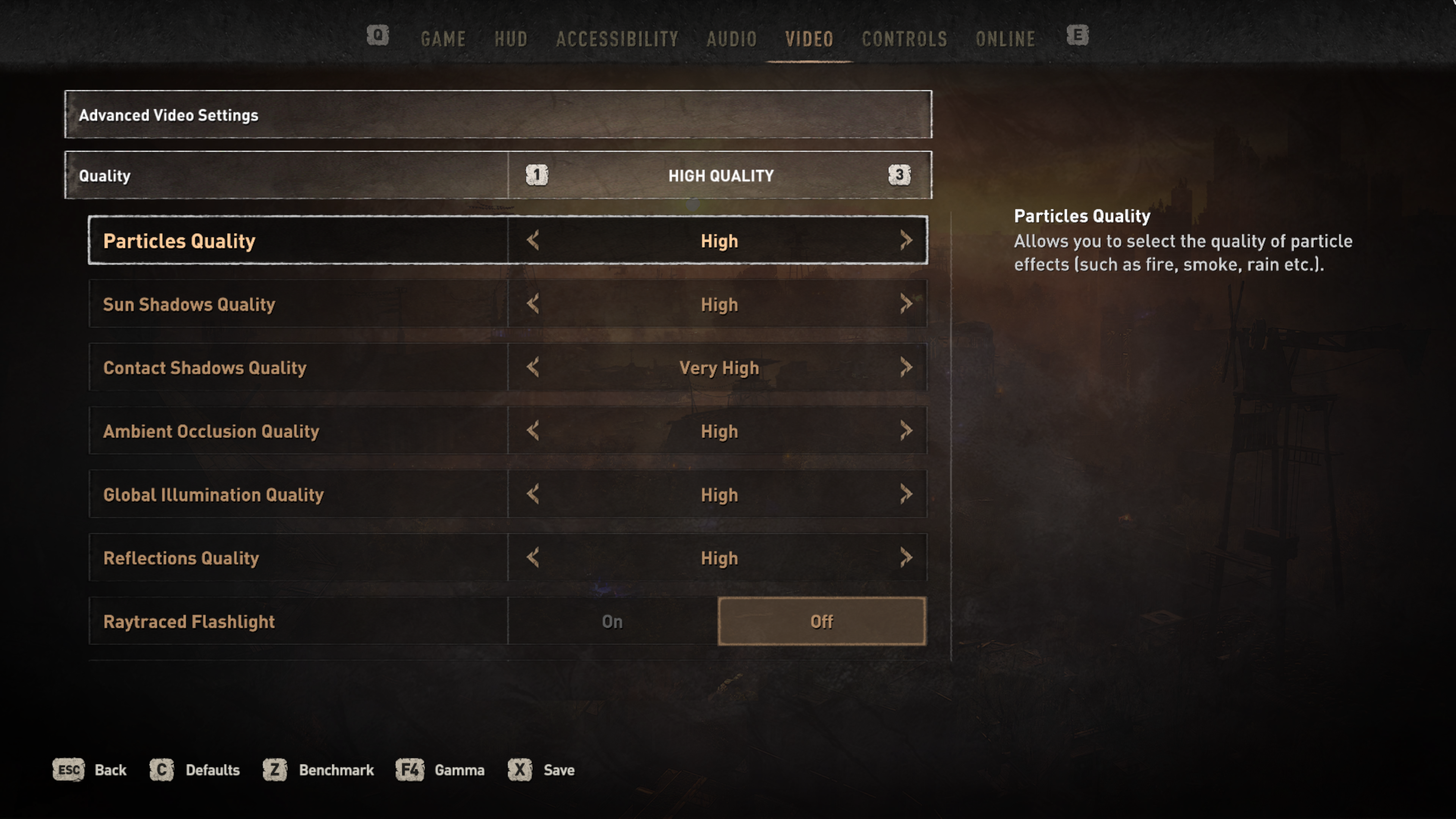Open the CONTROLS tab
The width and height of the screenshot is (1456, 819).
[x=904, y=39]
